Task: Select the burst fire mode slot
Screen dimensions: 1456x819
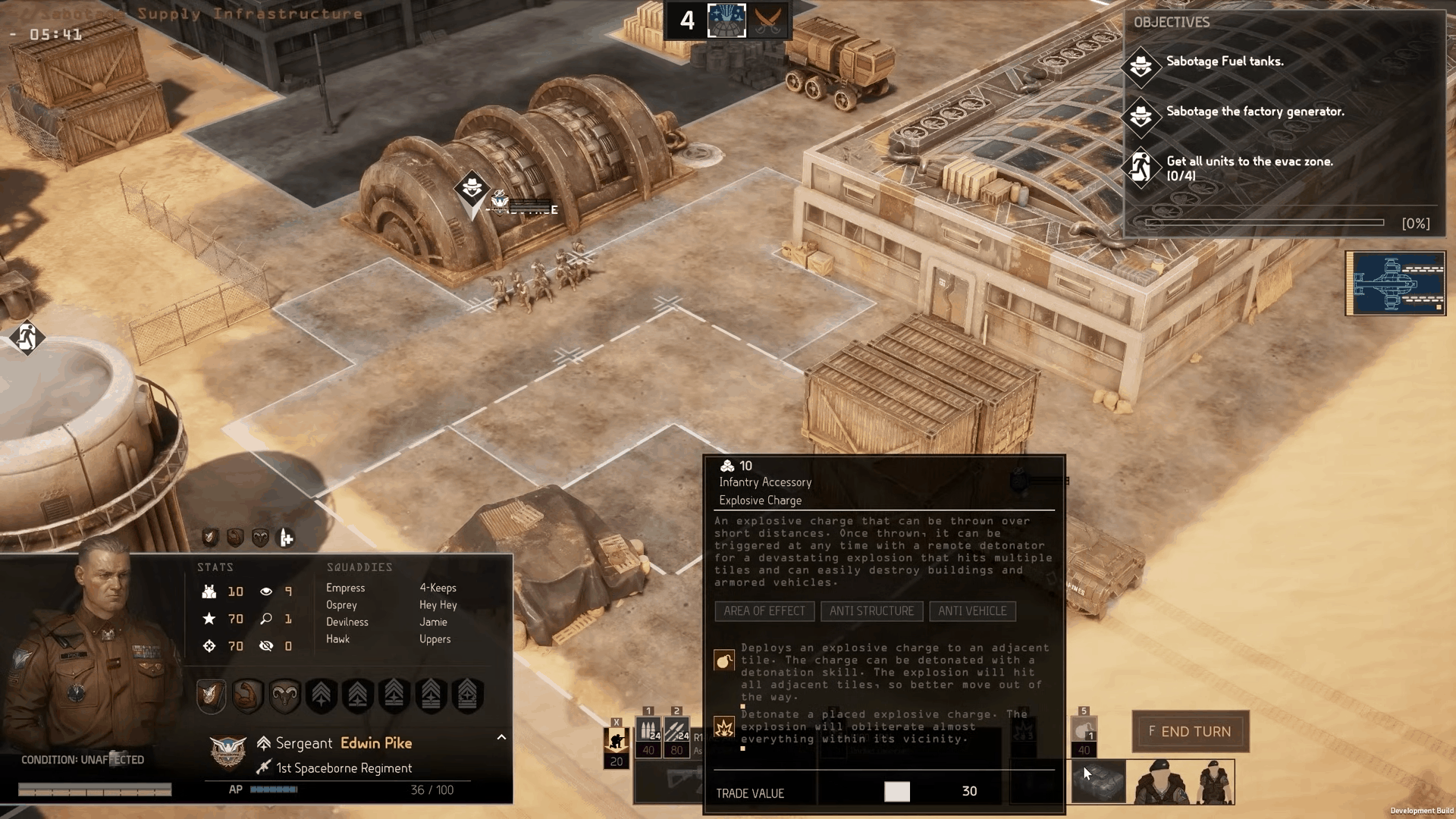Action: click(x=676, y=731)
